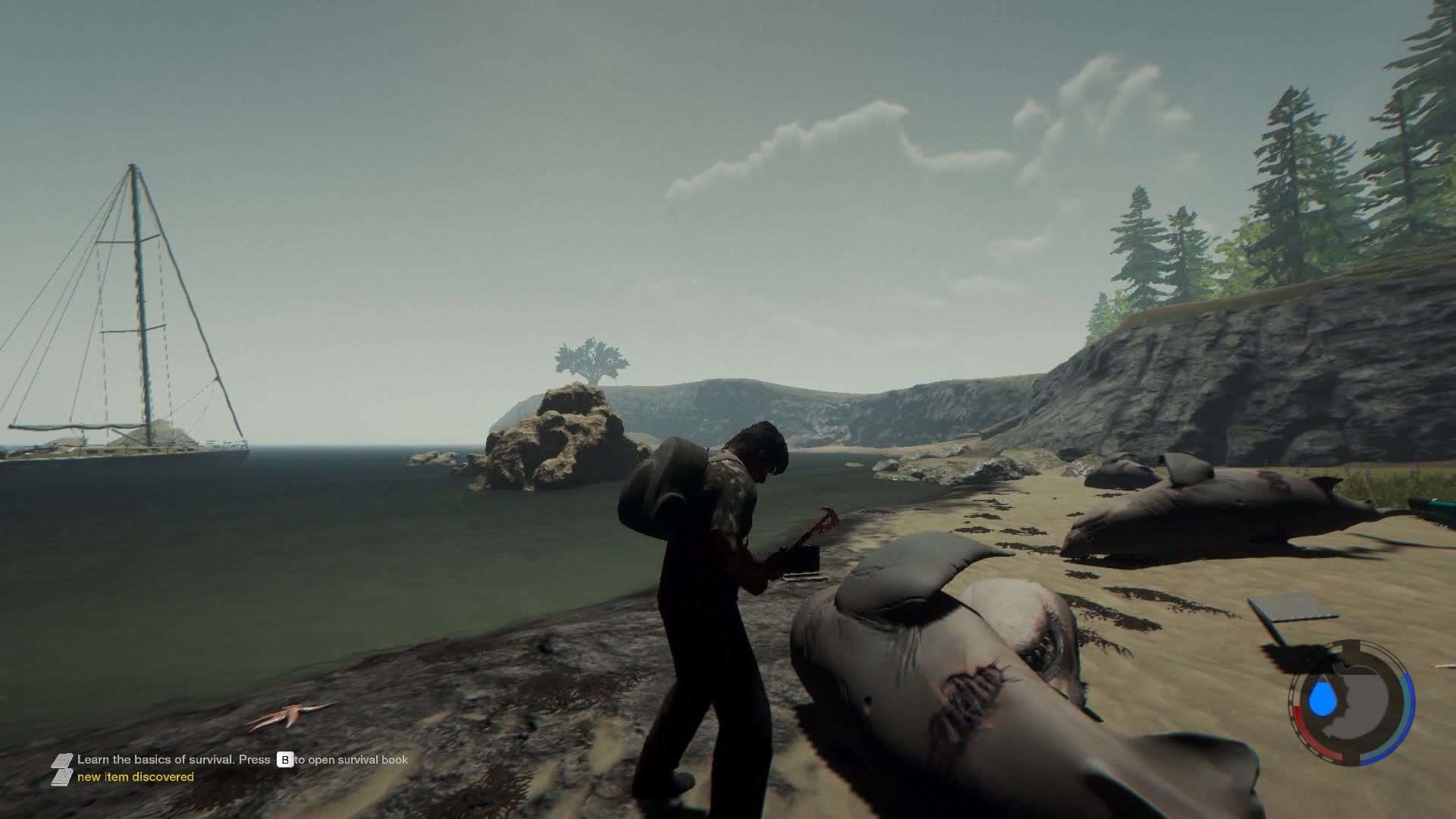Open the survival book tutorial hint
The width and height of the screenshot is (1456, 819).
pyautogui.click(x=242, y=759)
